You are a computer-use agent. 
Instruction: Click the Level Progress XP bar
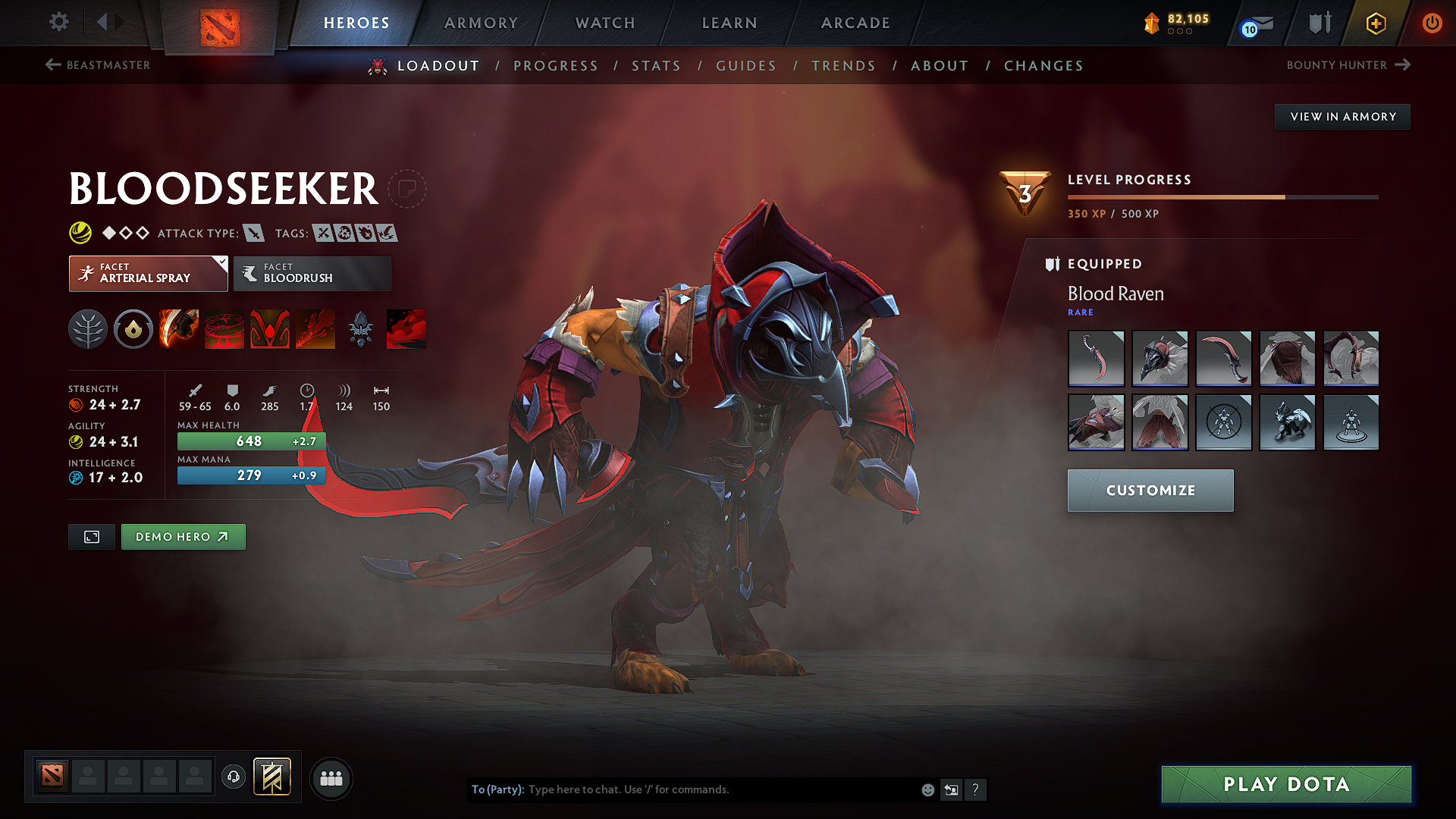click(1223, 196)
